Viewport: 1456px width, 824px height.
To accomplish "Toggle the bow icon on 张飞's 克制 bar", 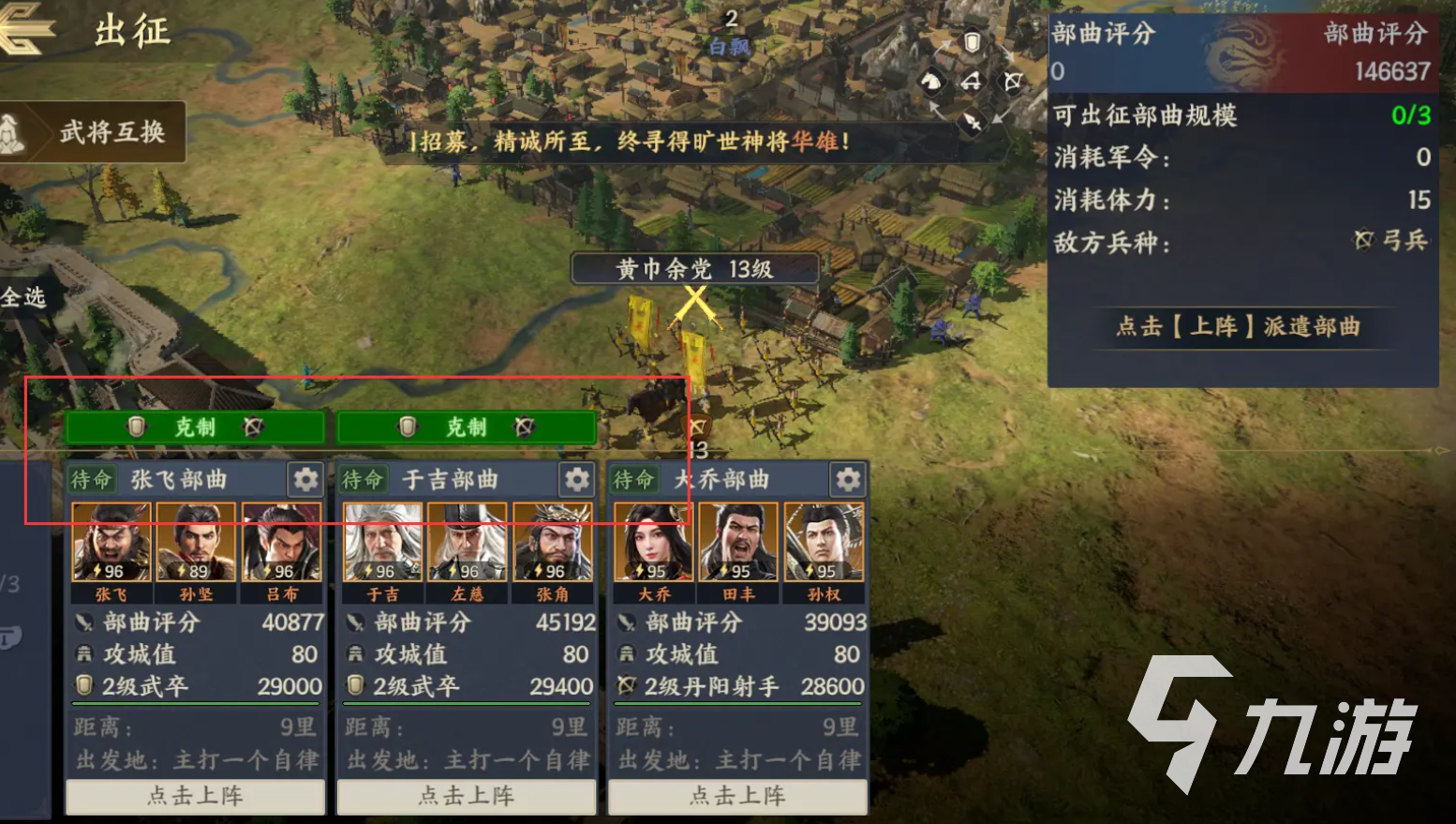I will tap(251, 427).
